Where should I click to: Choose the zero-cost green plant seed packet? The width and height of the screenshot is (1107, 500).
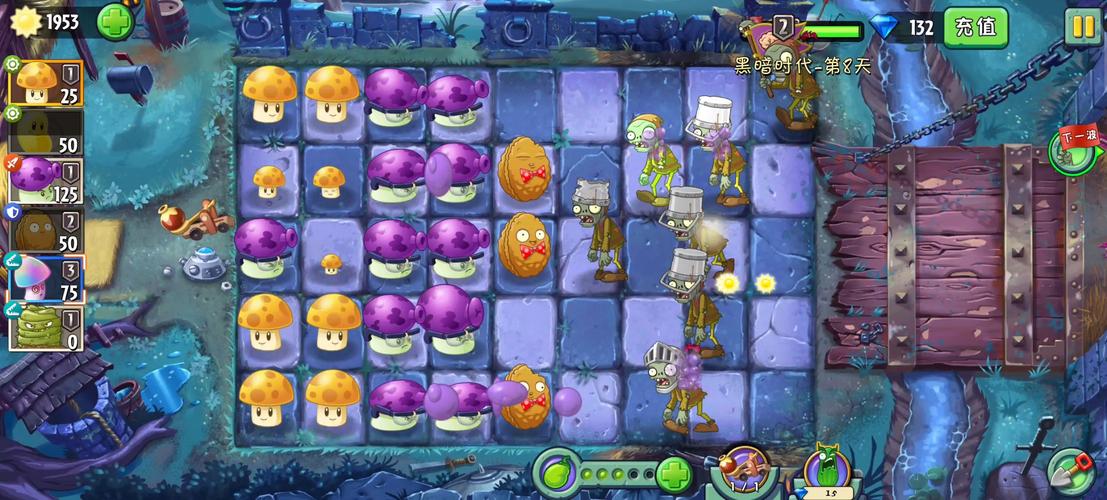[x=45, y=327]
